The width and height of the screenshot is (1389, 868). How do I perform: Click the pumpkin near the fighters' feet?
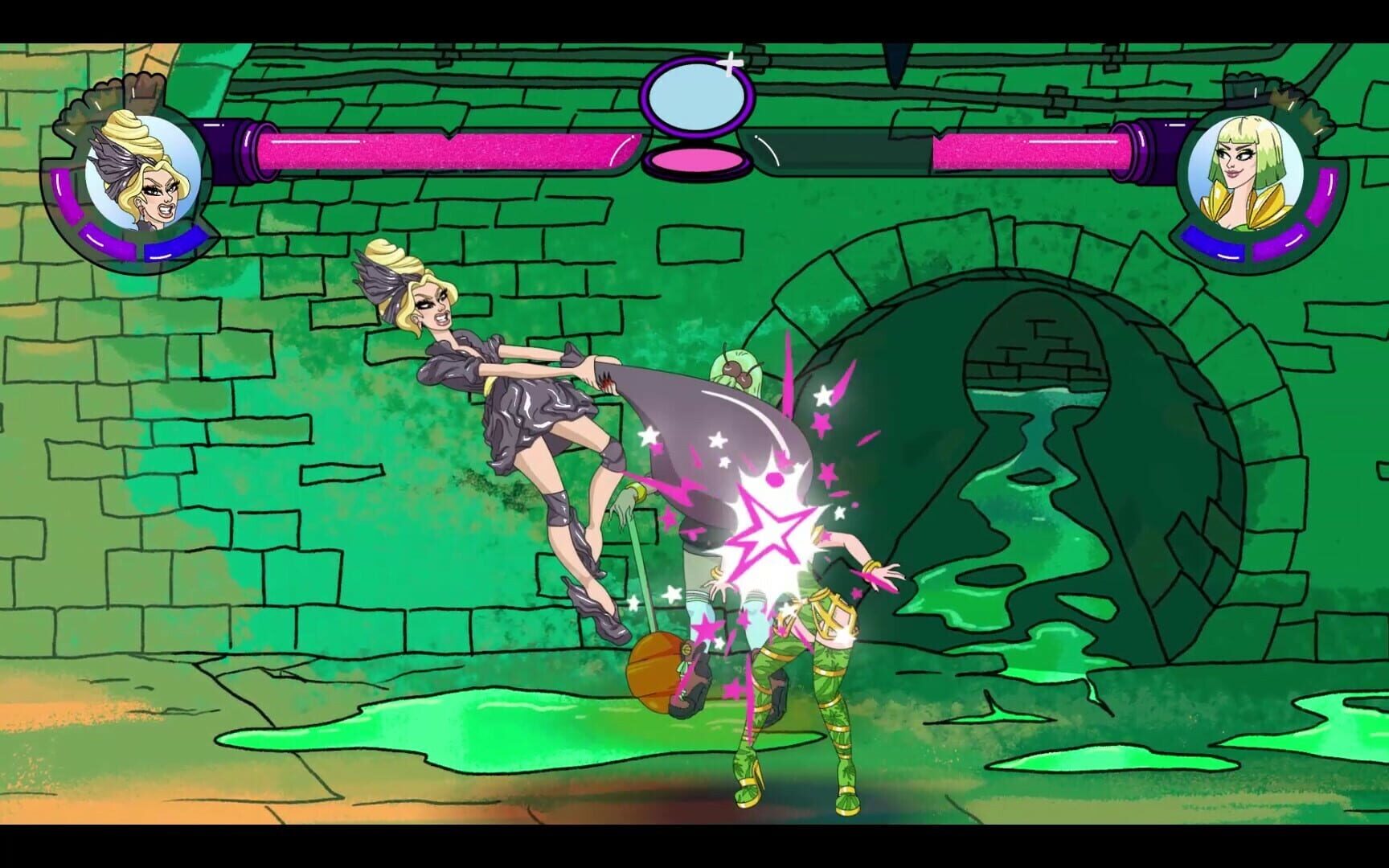pyautogui.click(x=655, y=667)
